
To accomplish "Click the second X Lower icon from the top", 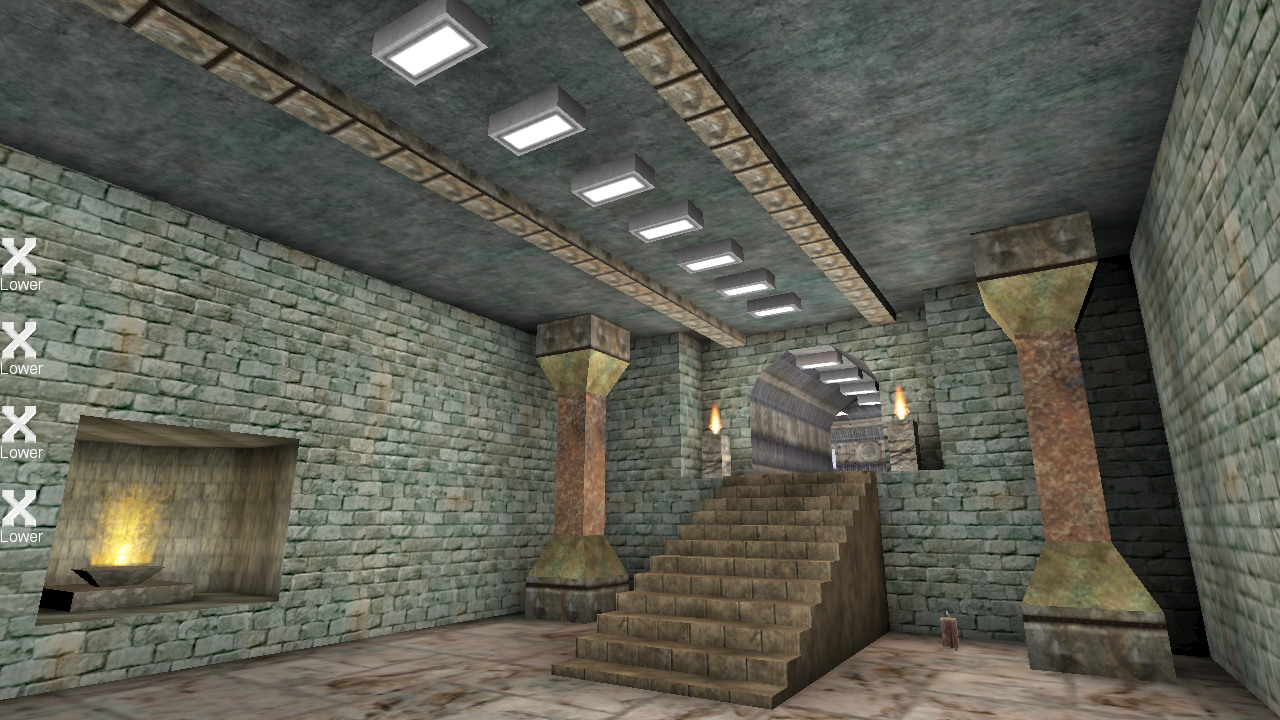I will tap(18, 341).
